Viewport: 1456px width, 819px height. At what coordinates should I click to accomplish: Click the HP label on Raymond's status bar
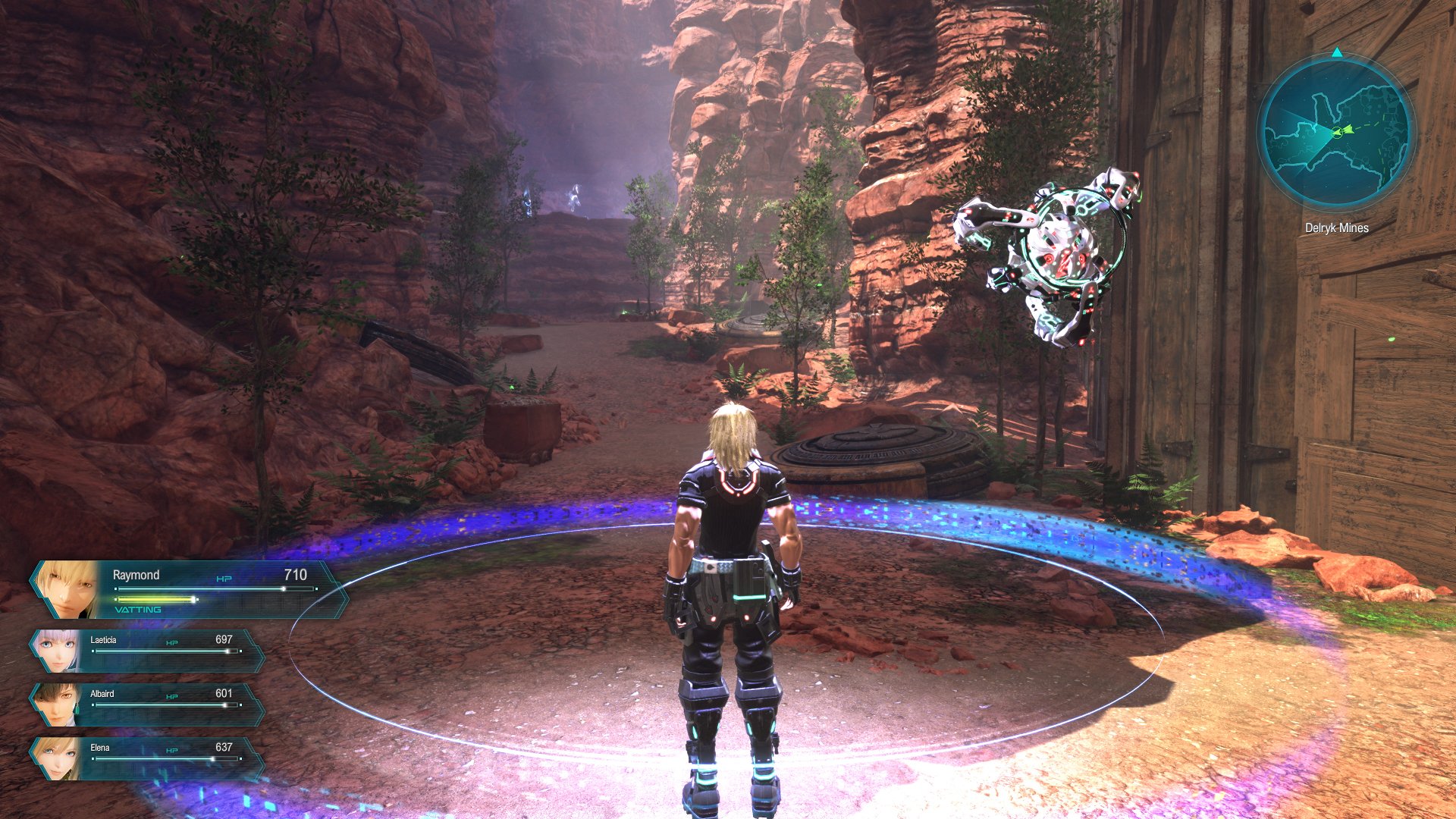tap(225, 576)
